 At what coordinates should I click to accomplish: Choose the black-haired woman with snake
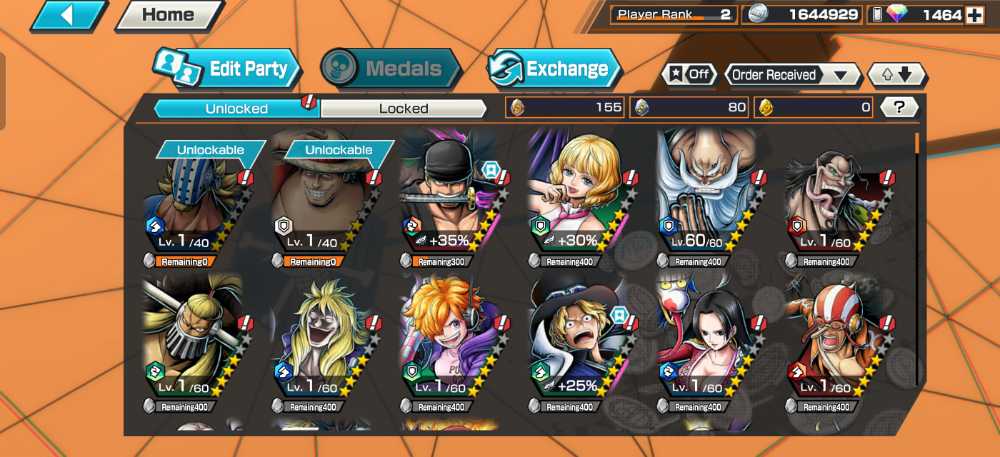point(706,340)
